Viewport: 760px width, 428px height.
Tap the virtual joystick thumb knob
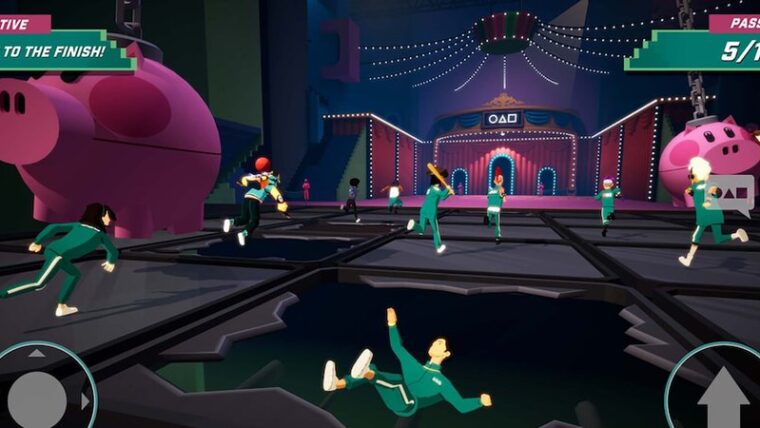[37, 399]
